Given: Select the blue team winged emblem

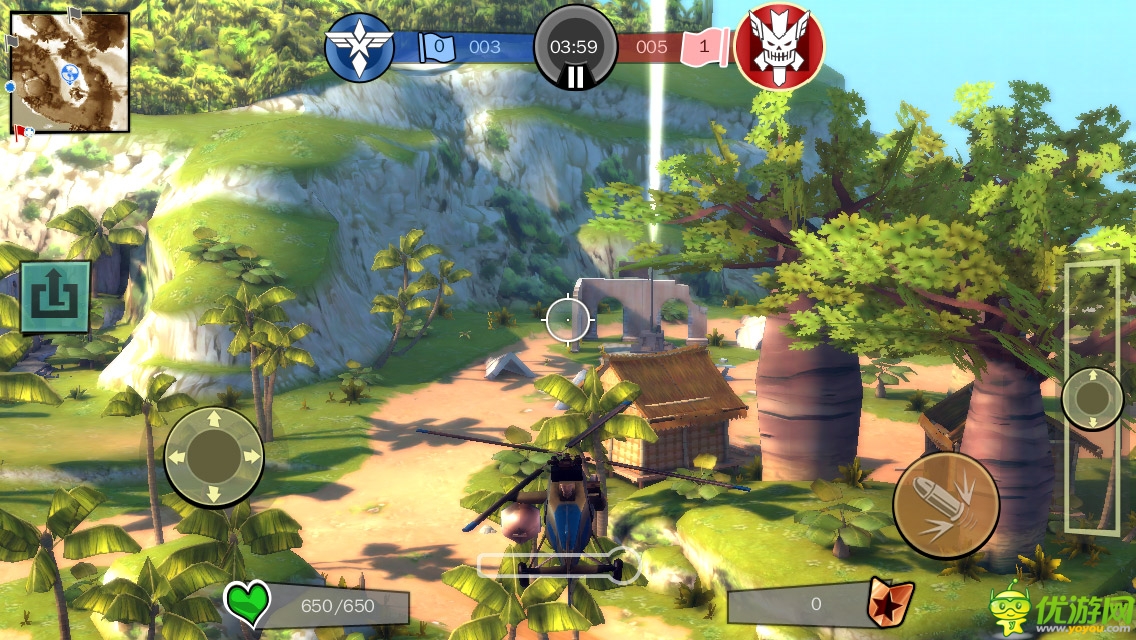Looking at the screenshot, I should 359,46.
